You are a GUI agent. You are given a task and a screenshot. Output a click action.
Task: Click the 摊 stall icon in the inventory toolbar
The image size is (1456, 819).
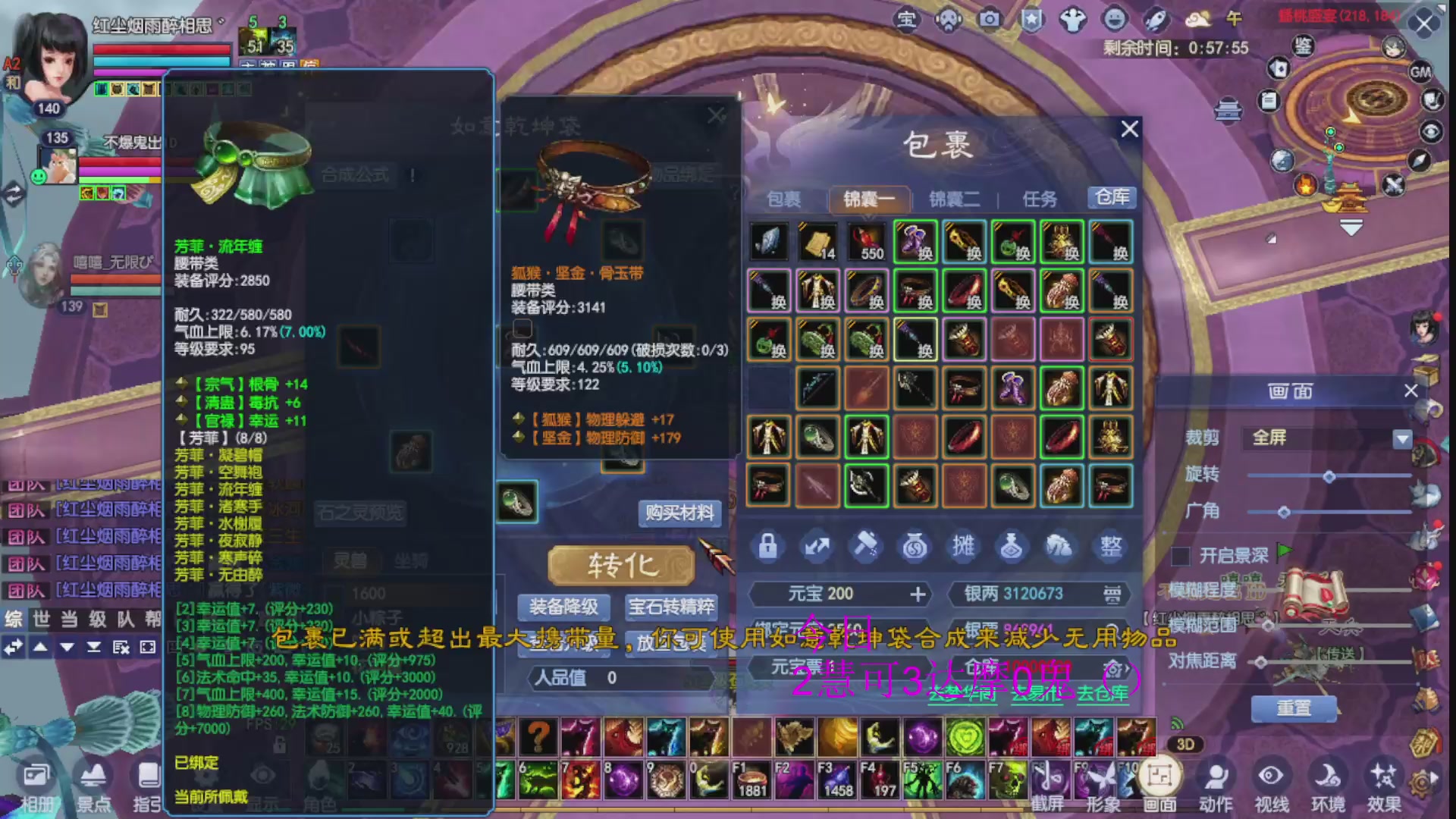pyautogui.click(x=963, y=548)
